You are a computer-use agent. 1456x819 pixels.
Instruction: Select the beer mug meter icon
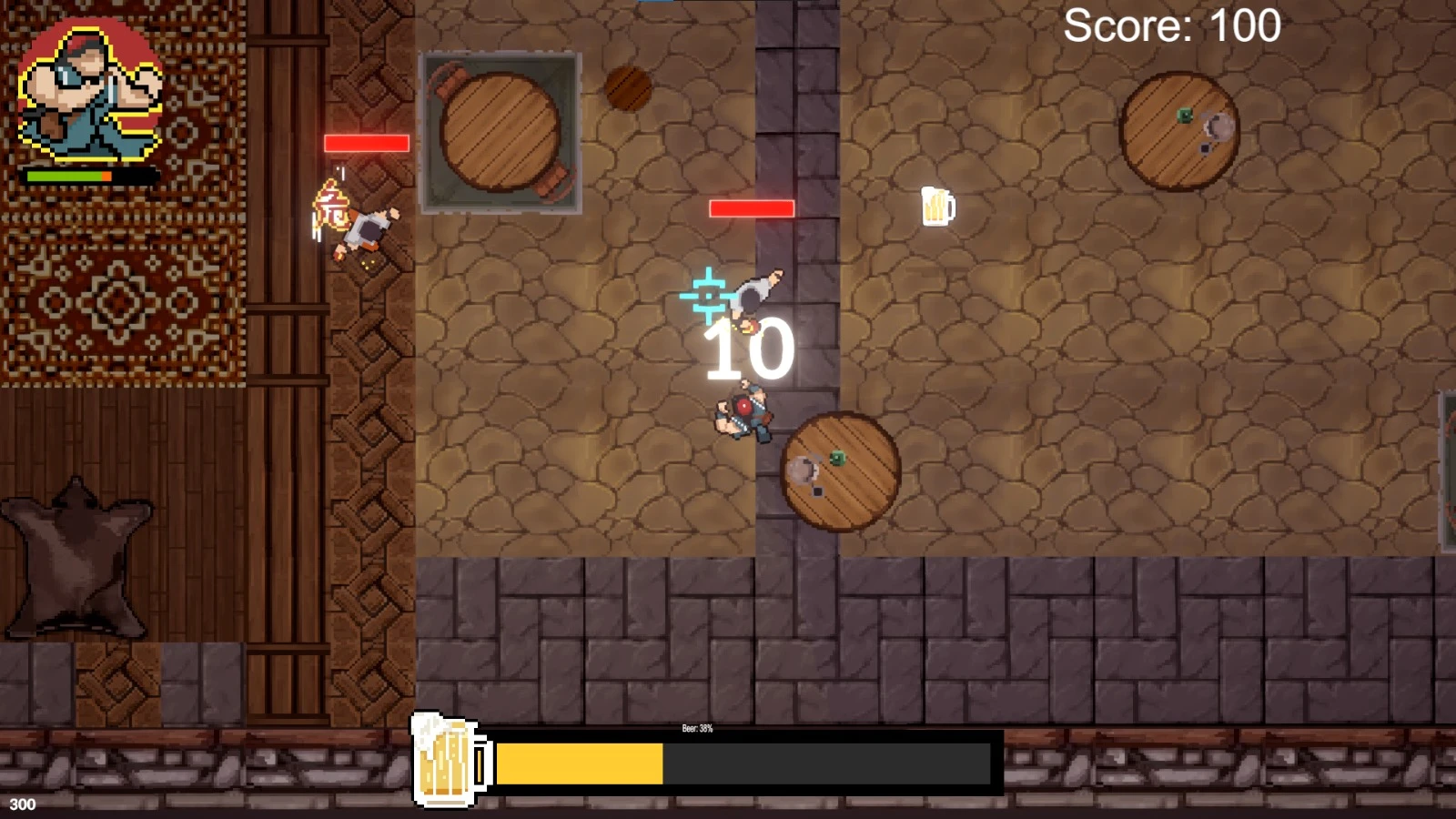pyautogui.click(x=450, y=761)
